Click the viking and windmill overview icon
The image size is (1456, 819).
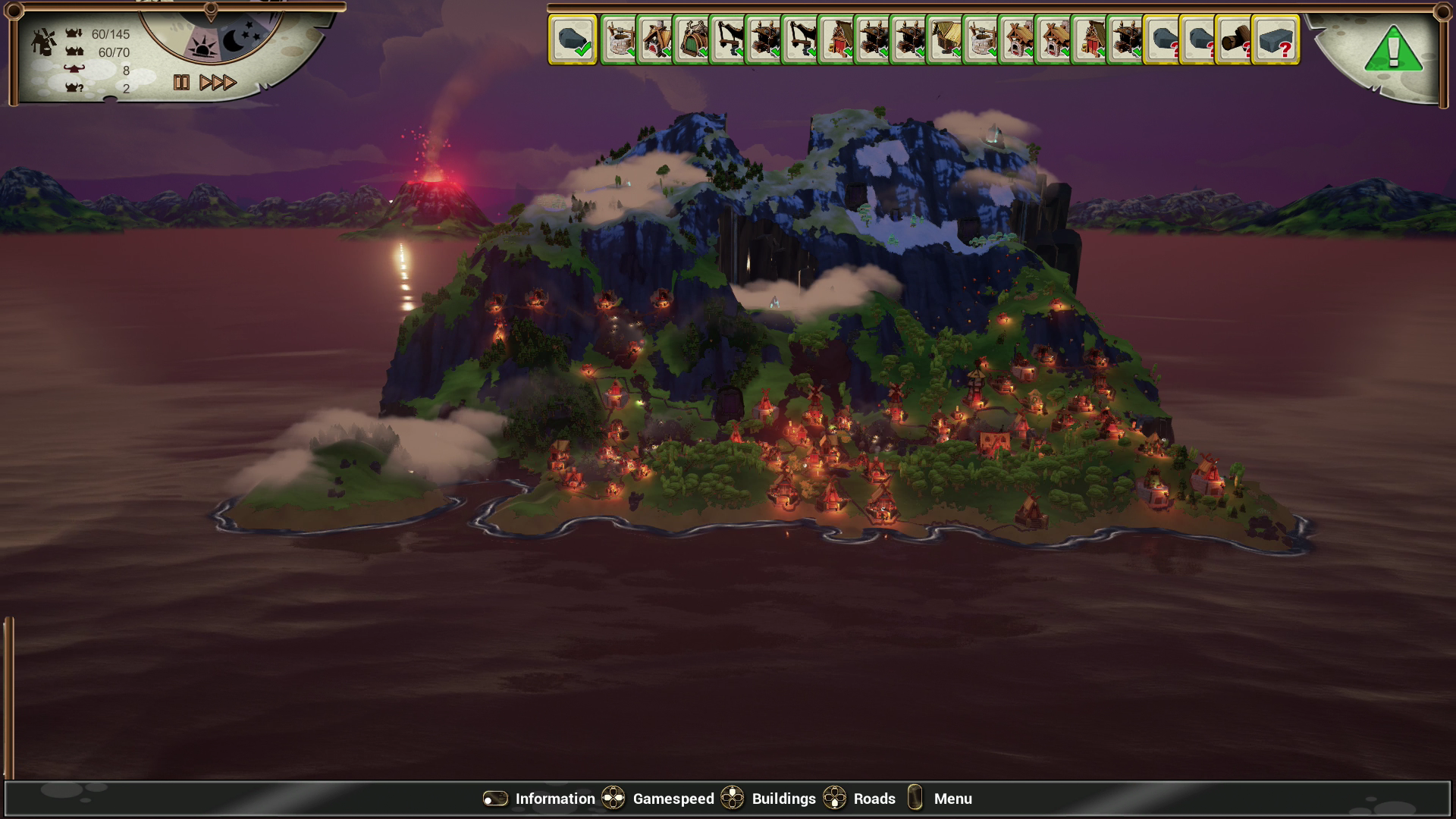point(44,42)
